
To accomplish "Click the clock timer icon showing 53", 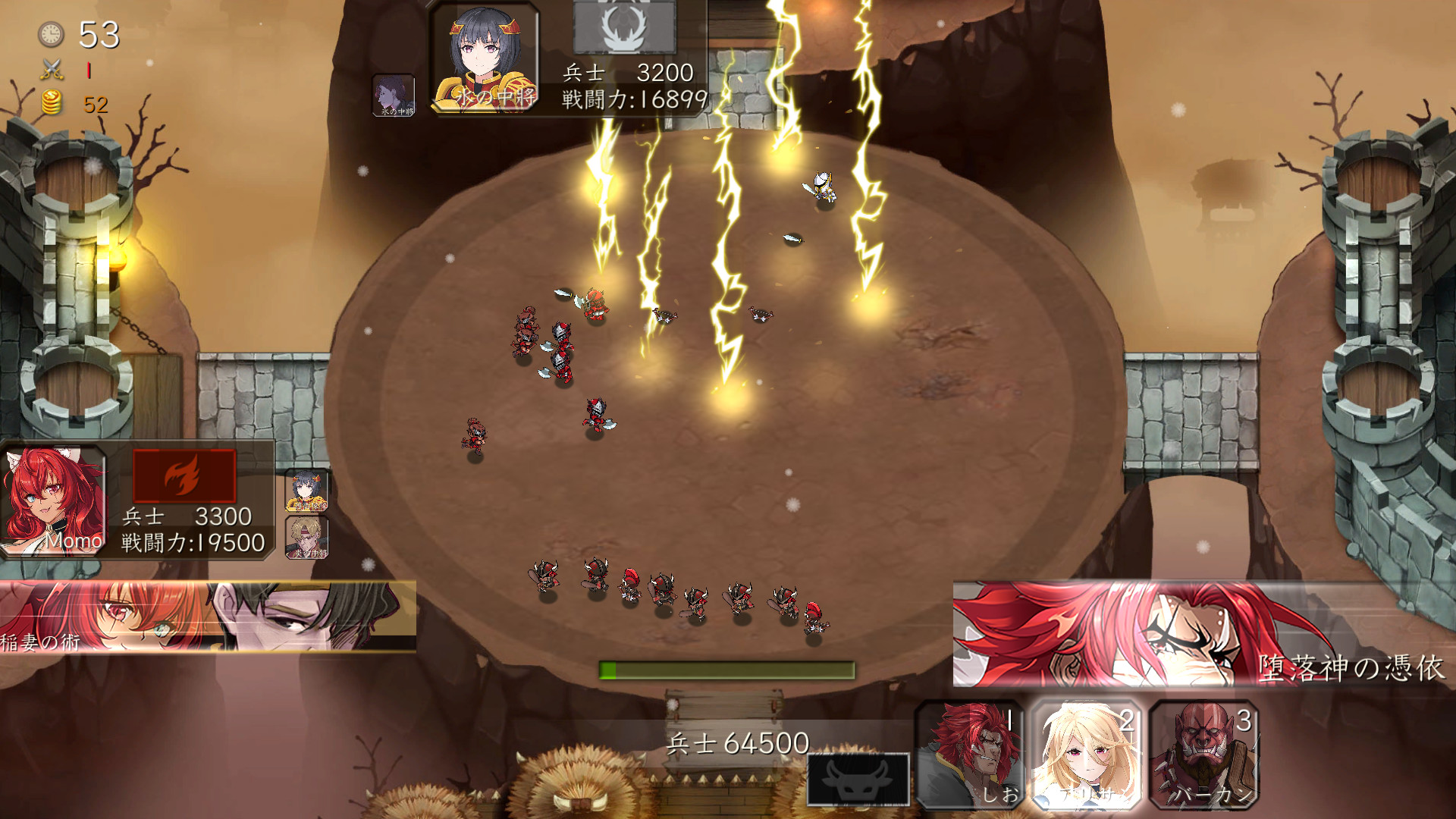I will (50, 33).
